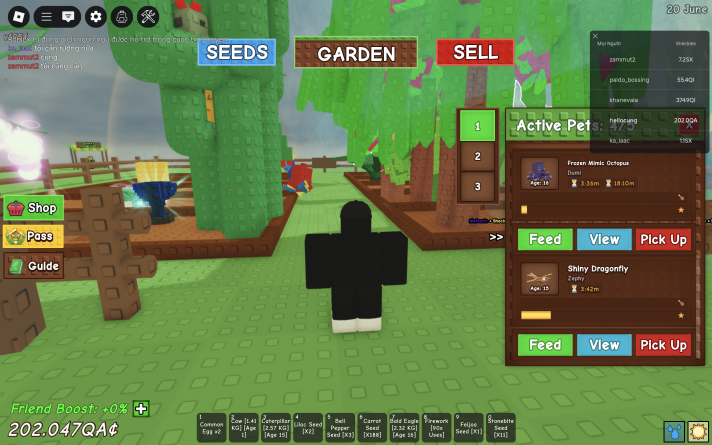This screenshot has height=445, width=712.
Task: Close the player leaderboard panel
Action: pos(596,36)
